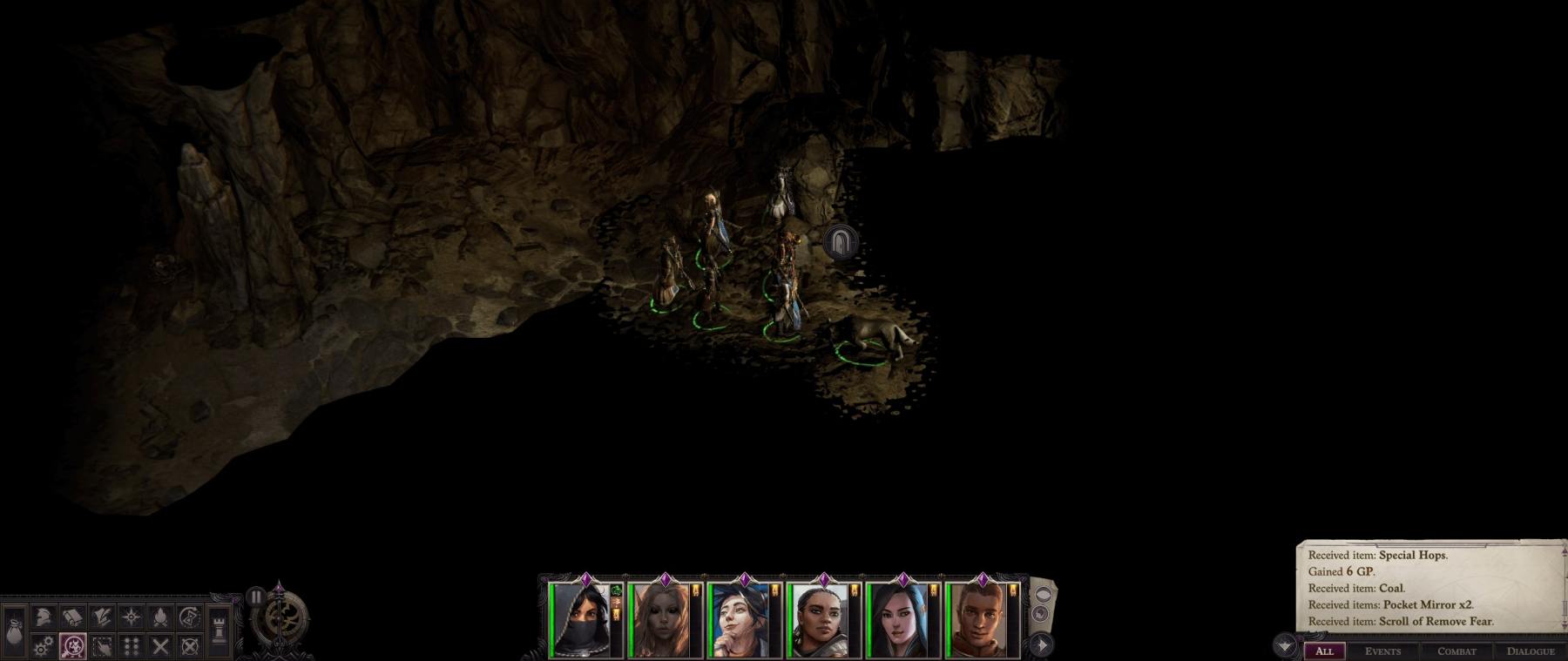Select the short-haired man portrait
Image resolution: width=1568 pixels, height=661 pixels.
(x=977, y=620)
